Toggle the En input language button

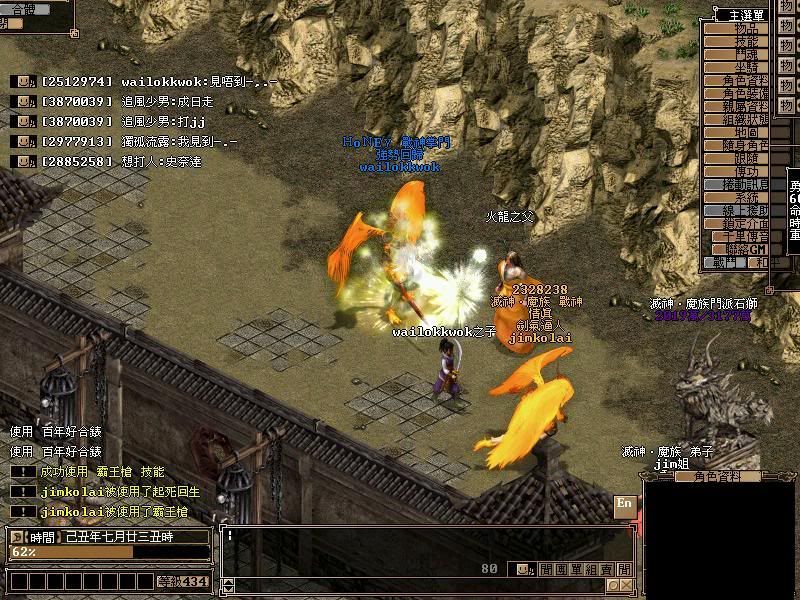pos(624,503)
